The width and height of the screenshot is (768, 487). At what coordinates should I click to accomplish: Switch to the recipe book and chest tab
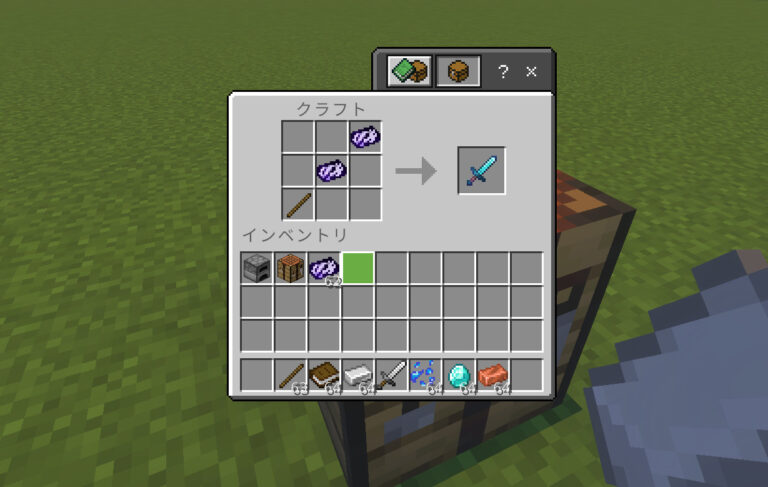[410, 71]
